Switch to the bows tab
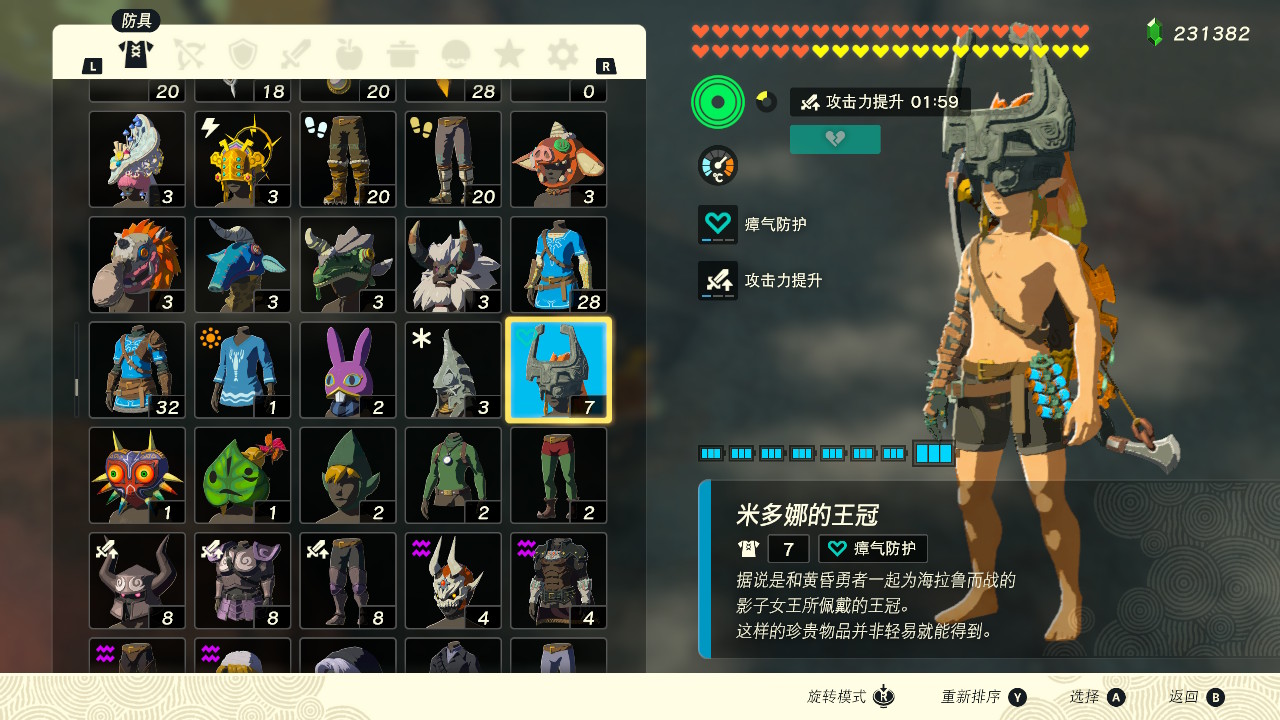 click(189, 53)
